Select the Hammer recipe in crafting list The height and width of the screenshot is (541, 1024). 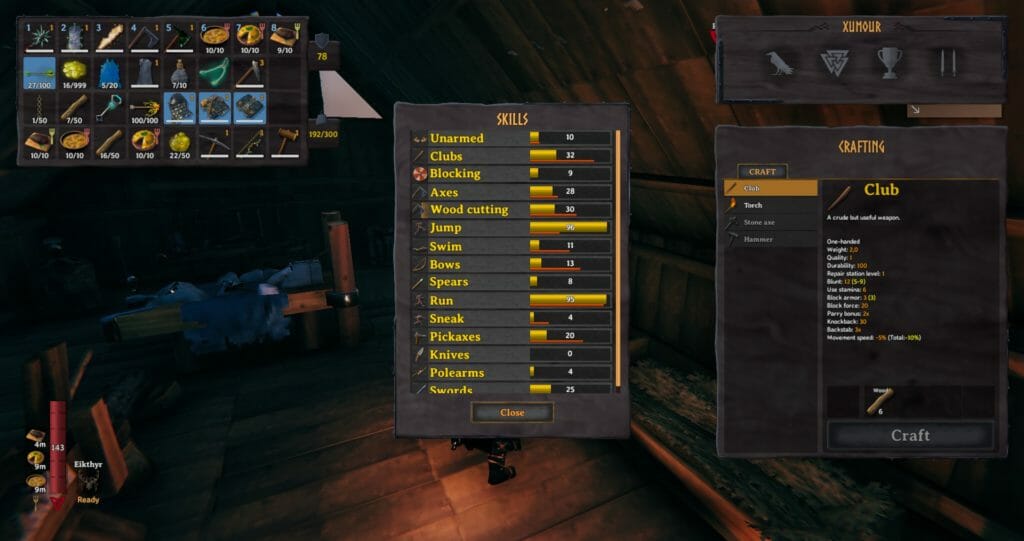point(770,239)
